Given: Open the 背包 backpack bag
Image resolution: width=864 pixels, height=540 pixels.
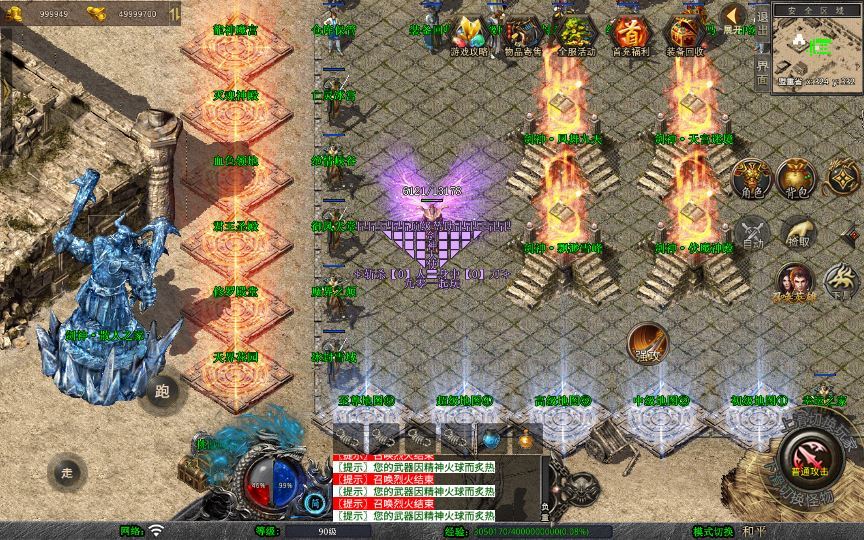Looking at the screenshot, I should pyautogui.click(x=797, y=178).
